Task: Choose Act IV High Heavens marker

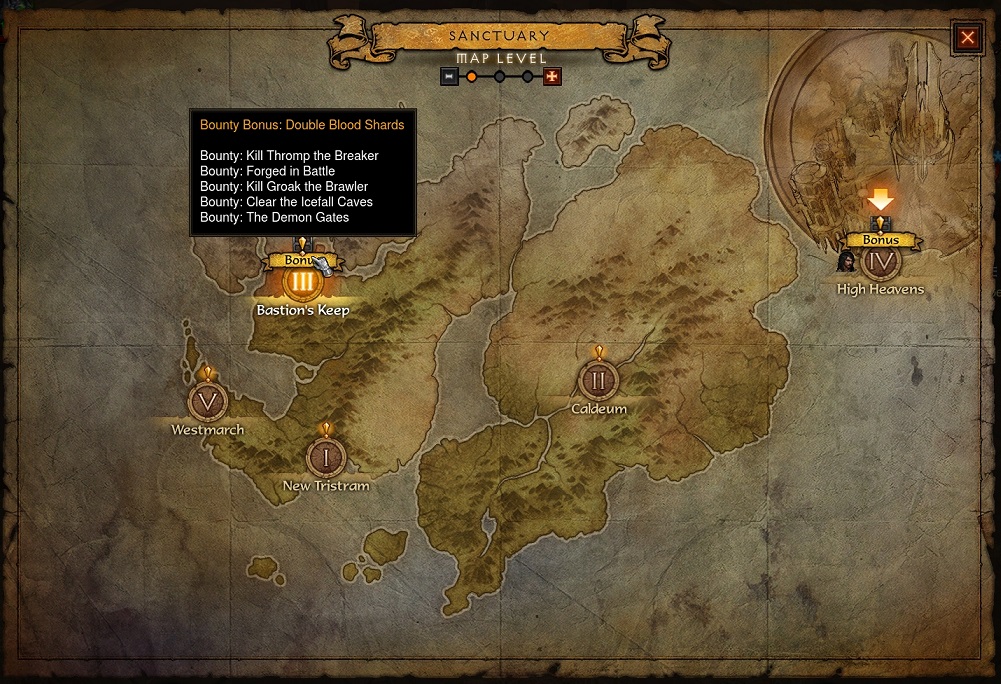Action: pos(881,263)
